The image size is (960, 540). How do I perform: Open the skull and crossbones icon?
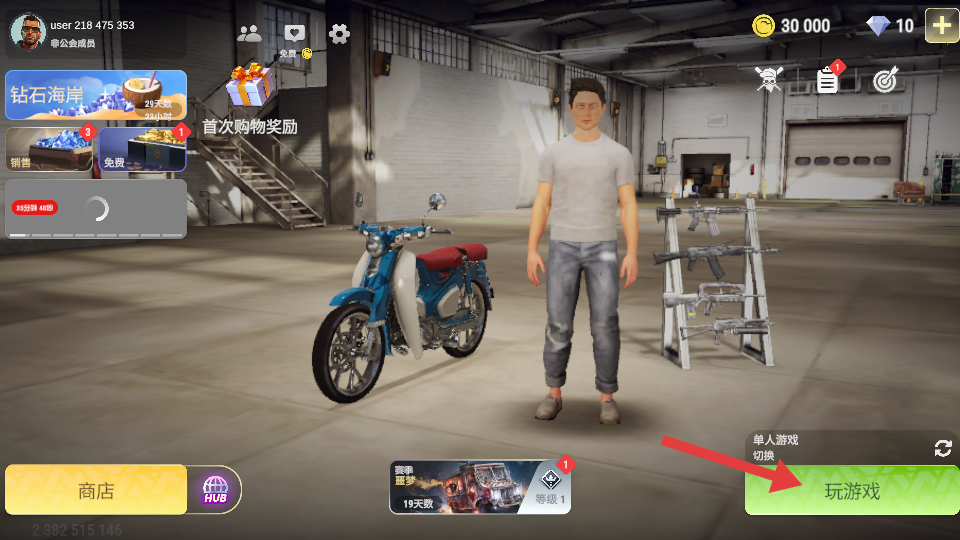click(x=768, y=80)
